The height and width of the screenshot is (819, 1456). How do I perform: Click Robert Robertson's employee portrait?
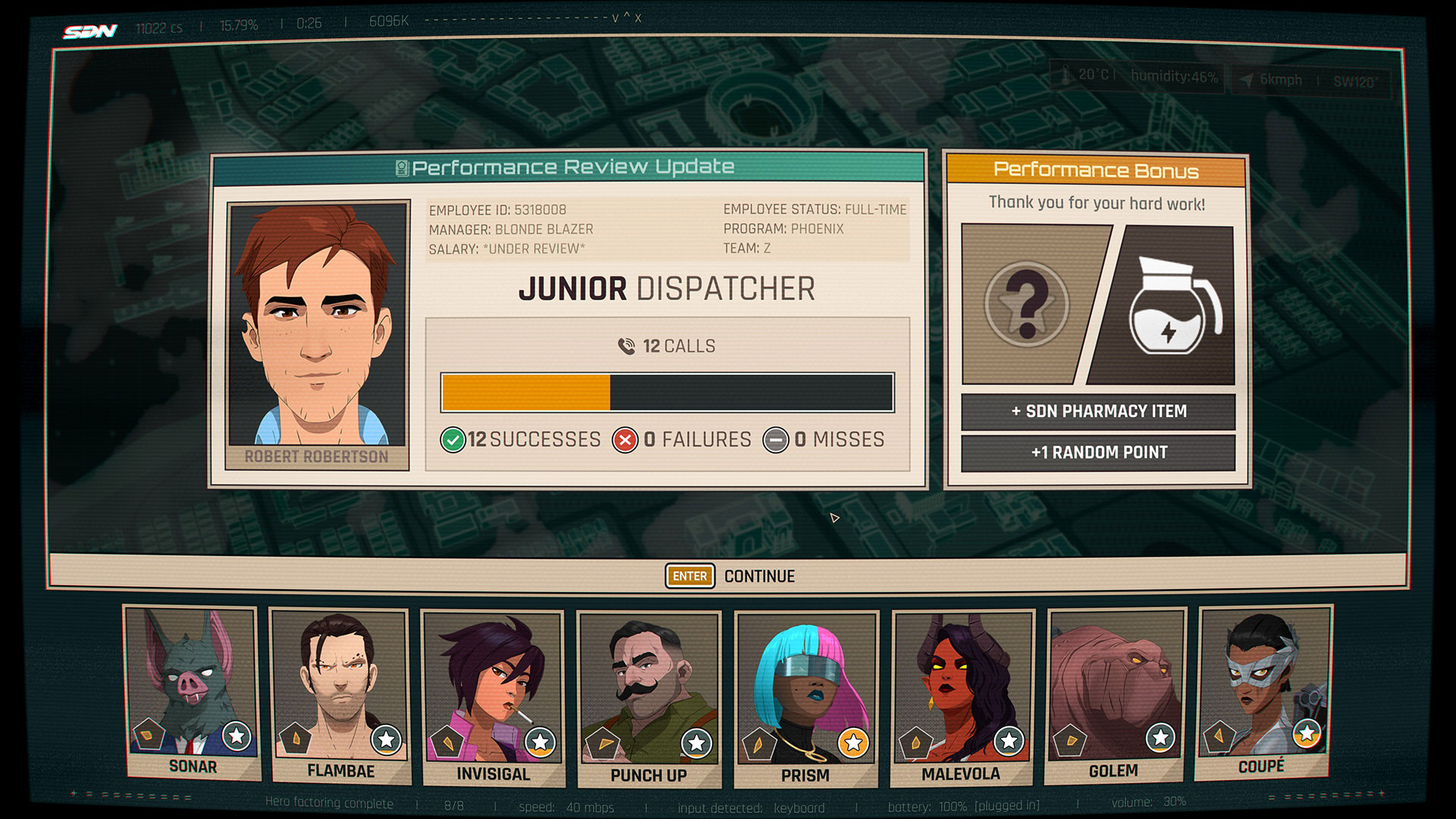(x=318, y=326)
